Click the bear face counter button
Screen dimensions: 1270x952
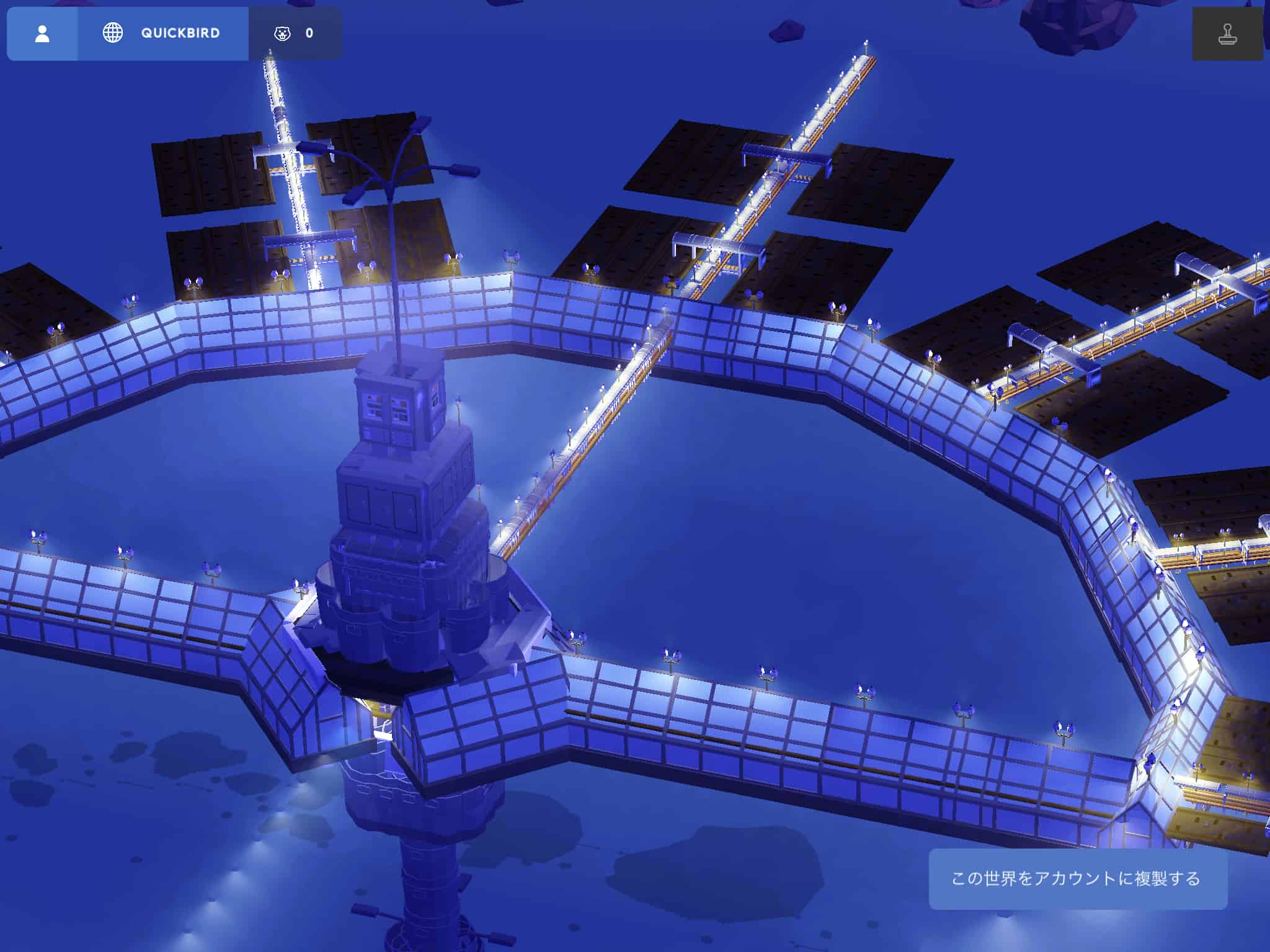pos(295,33)
